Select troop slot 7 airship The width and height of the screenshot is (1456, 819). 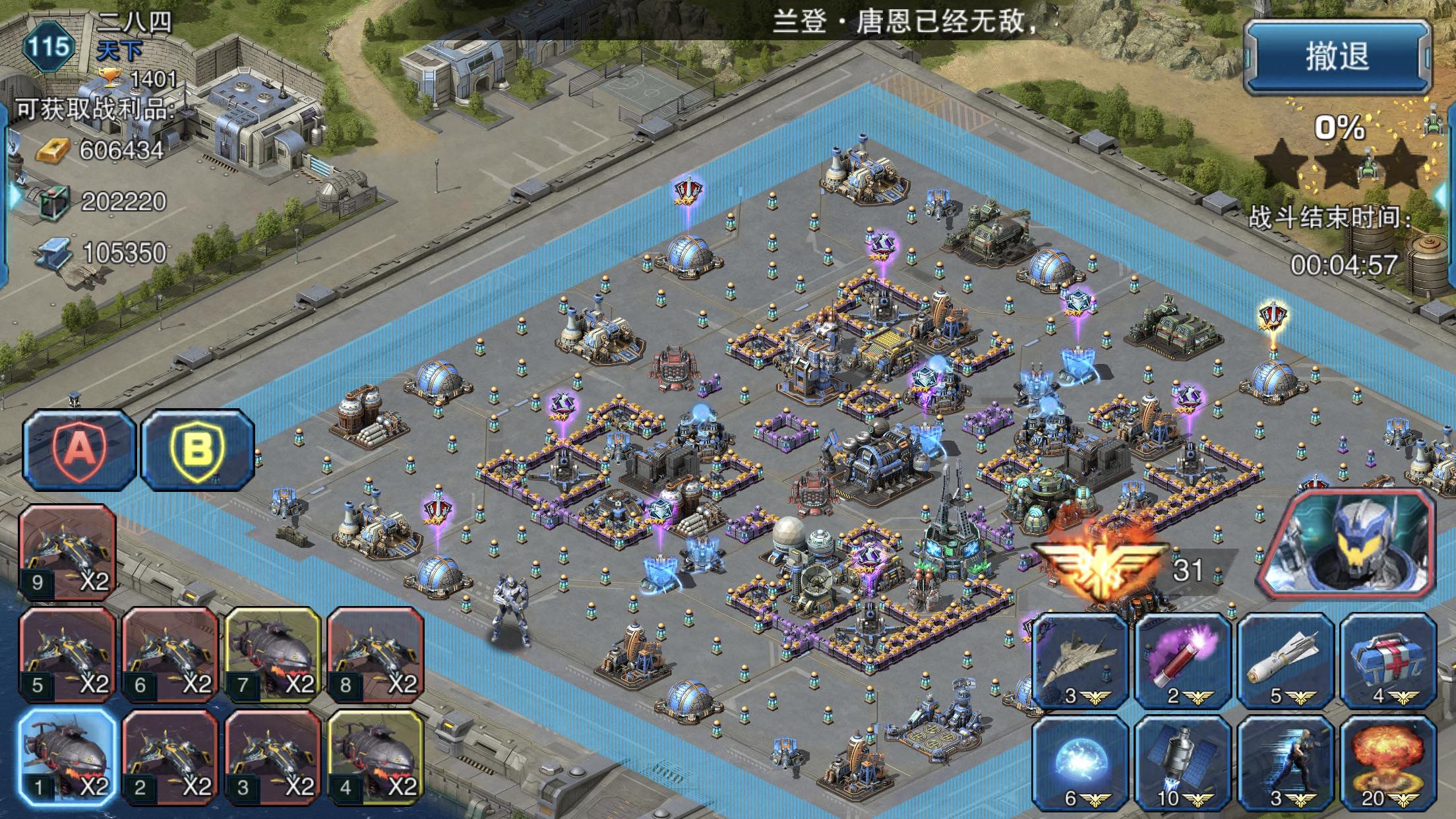tap(273, 655)
